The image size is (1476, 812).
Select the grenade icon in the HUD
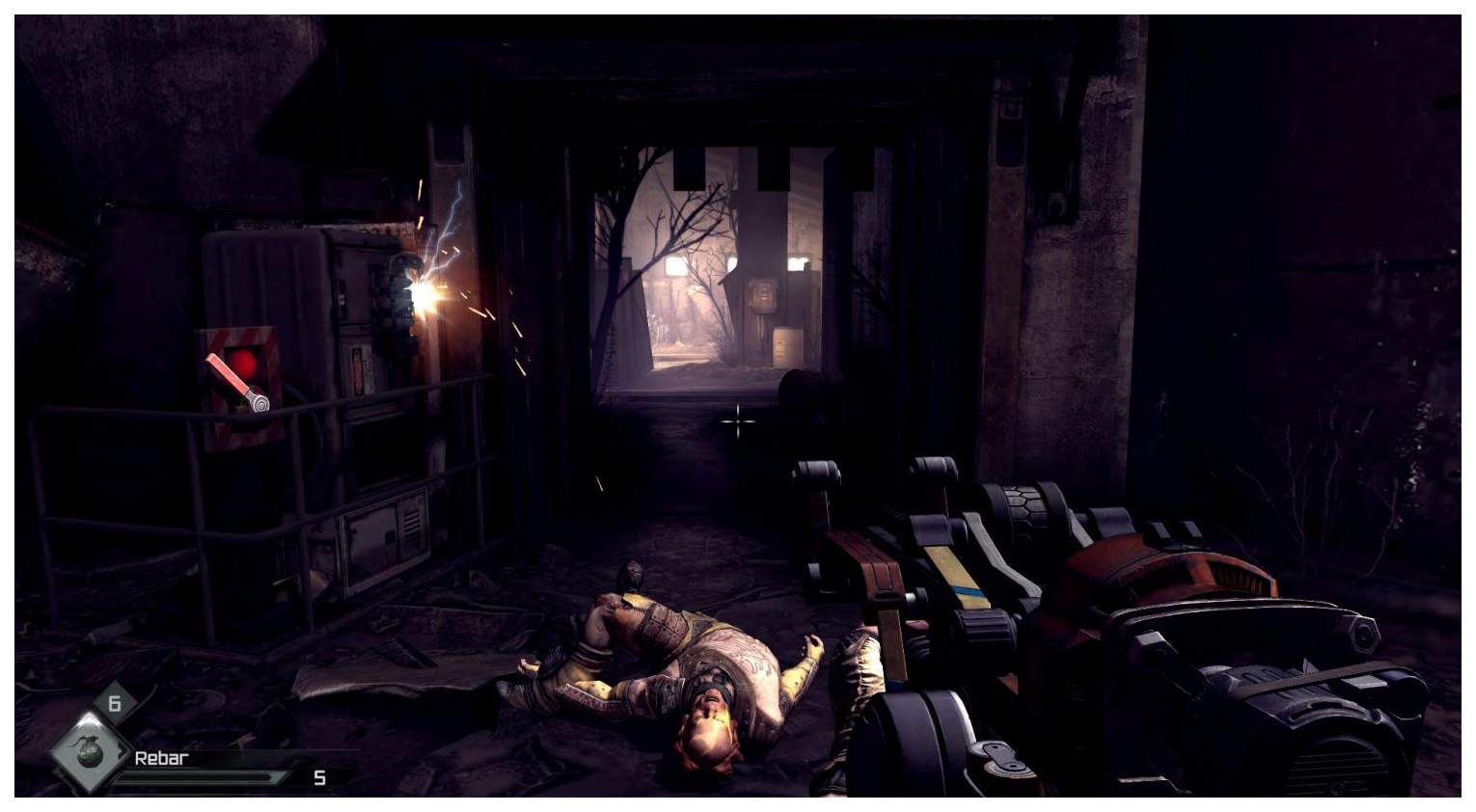click(x=90, y=748)
